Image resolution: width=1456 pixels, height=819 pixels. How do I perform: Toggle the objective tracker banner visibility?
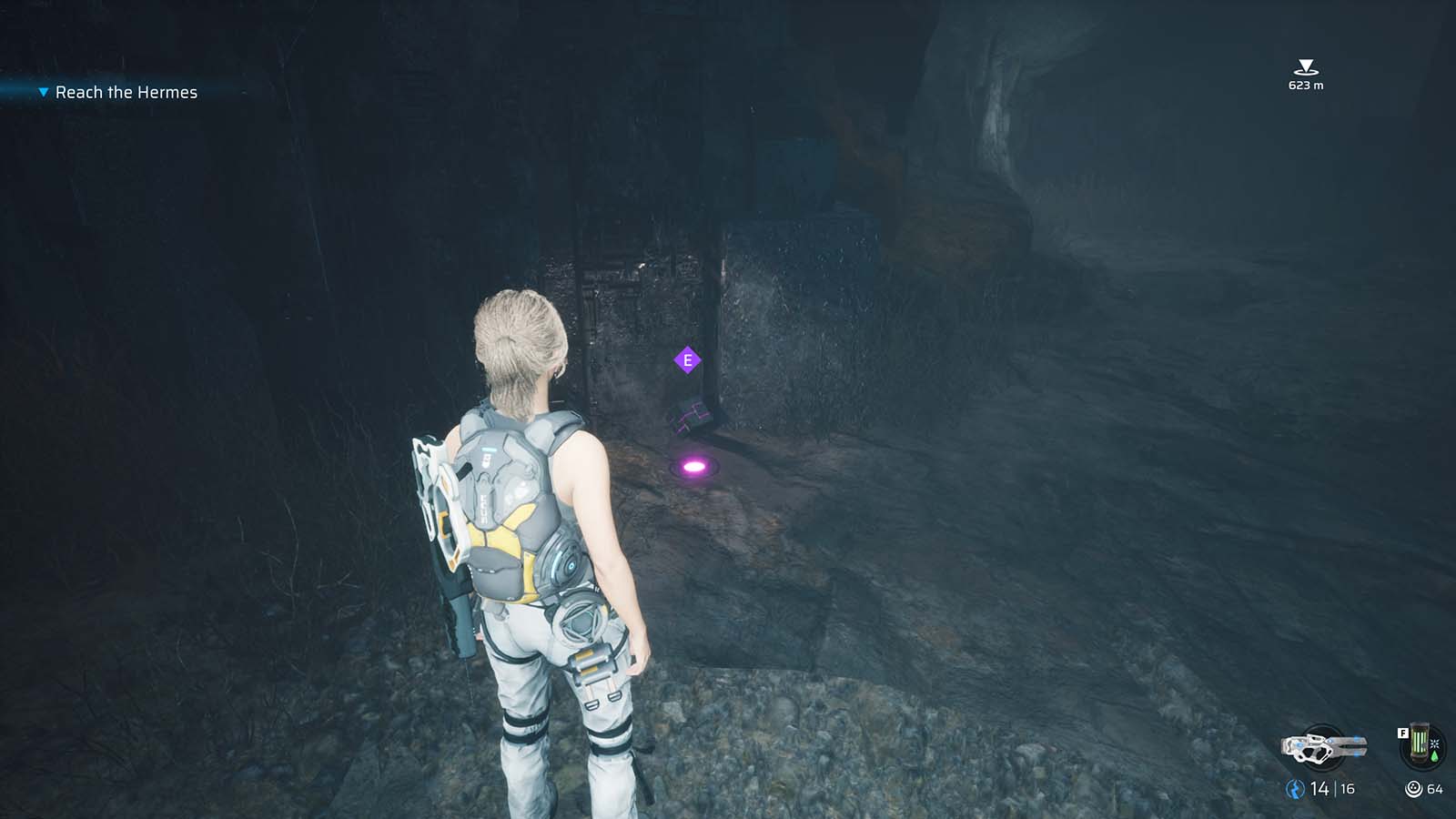pos(127,92)
